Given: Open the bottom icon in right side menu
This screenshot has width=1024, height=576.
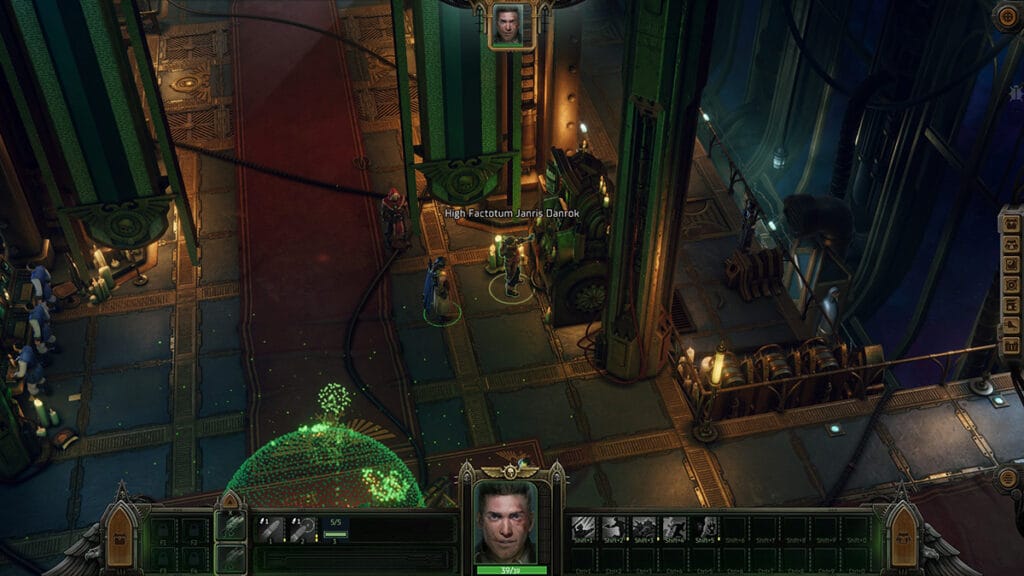Looking at the screenshot, I should (x=1010, y=347).
